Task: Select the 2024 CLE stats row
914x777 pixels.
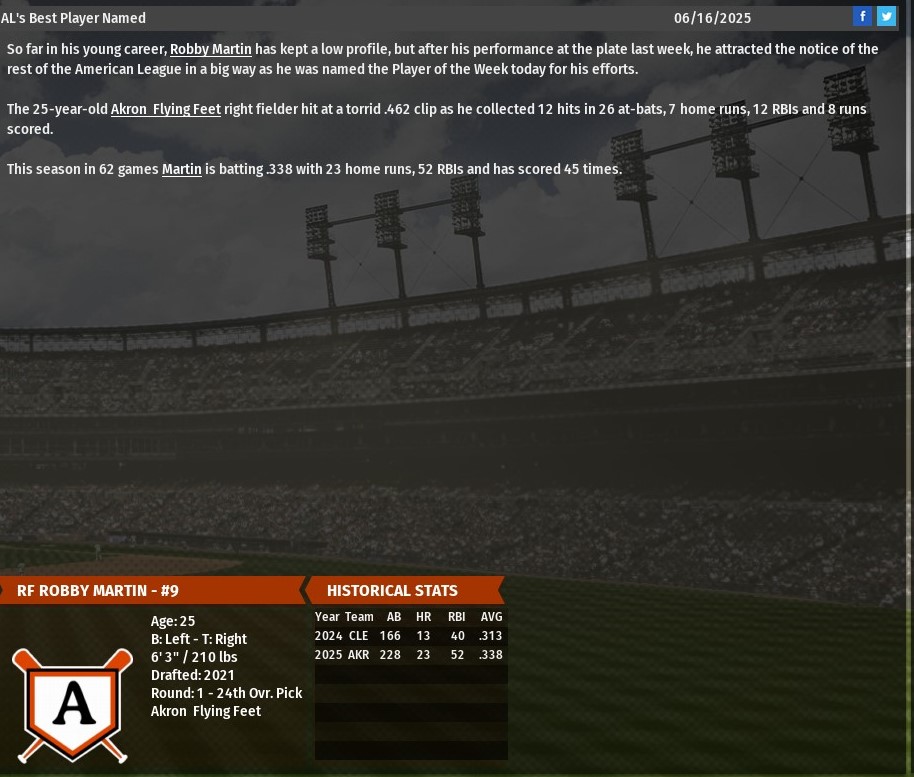Action: tap(409, 636)
